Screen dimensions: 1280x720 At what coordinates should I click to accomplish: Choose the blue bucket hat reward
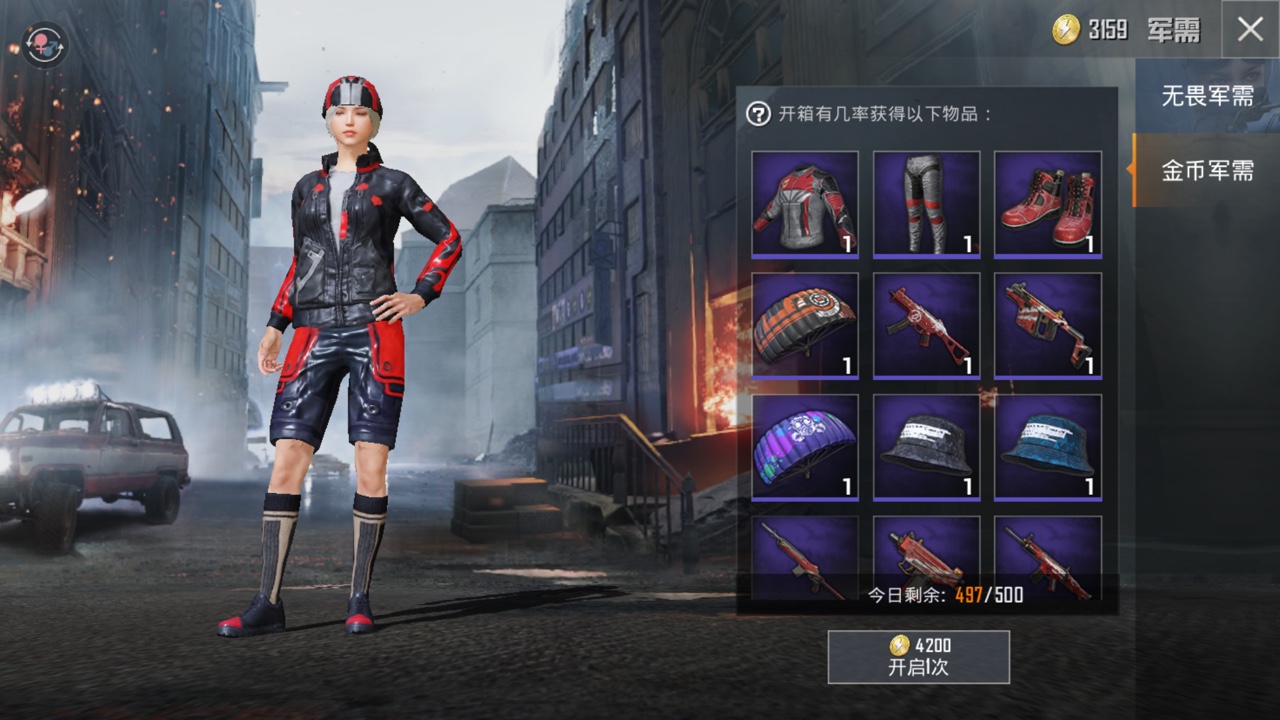pos(1047,447)
